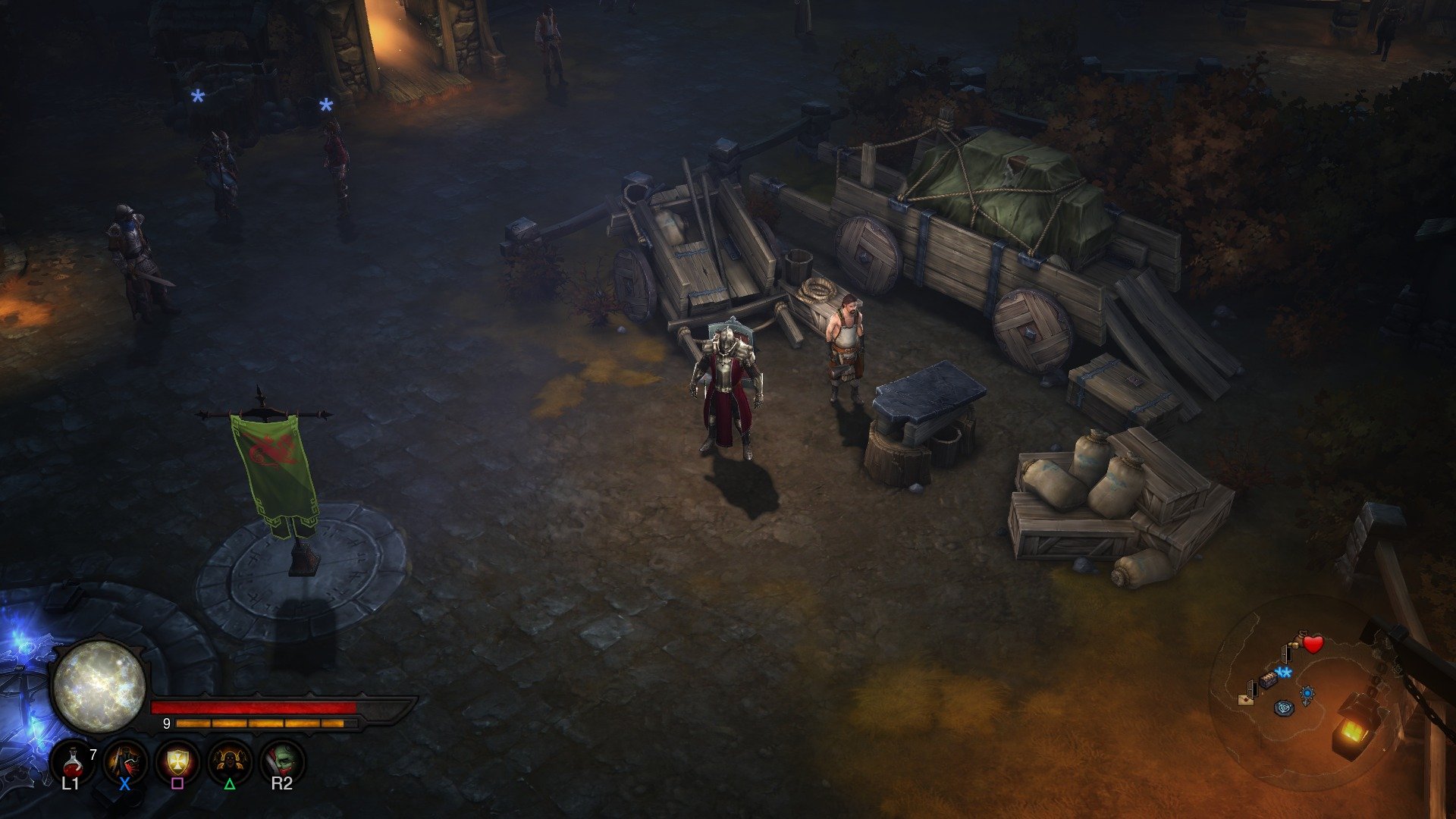The image size is (1456, 819).
Task: Select the blue waypoint marker on the minimap
Action: point(1307,693)
